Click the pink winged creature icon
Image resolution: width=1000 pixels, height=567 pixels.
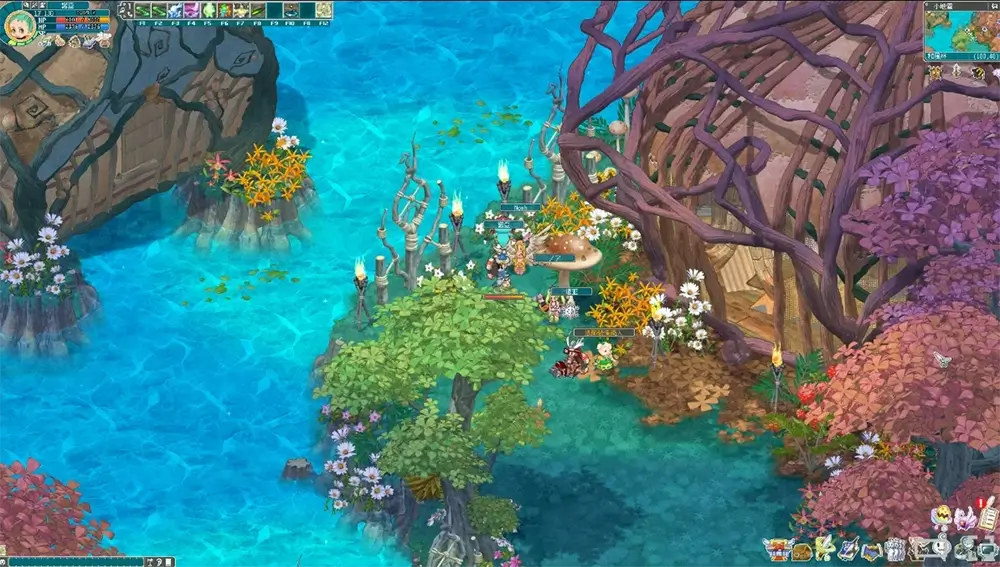(965, 518)
